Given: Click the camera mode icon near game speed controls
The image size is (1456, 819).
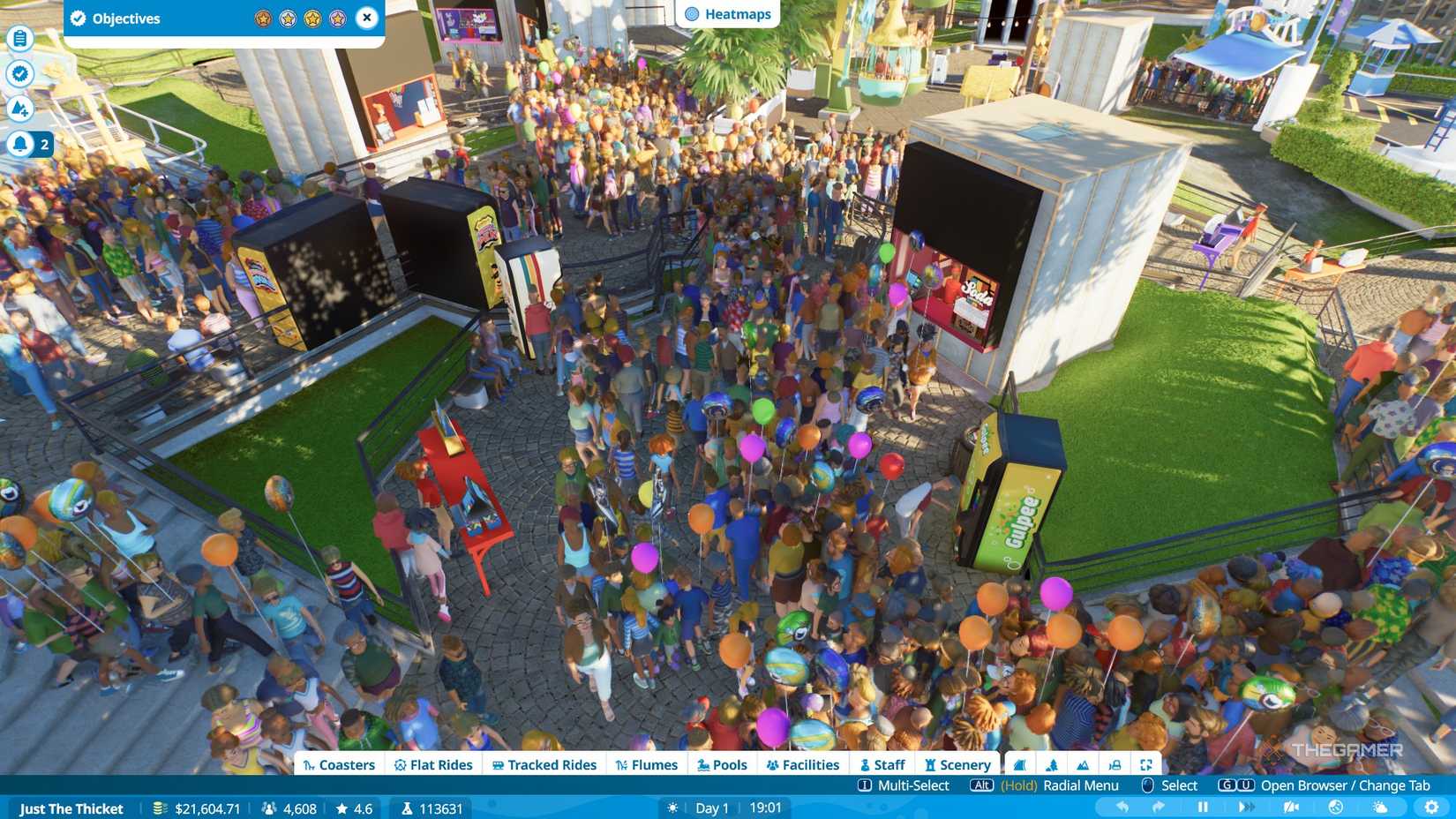Looking at the screenshot, I should point(1291,806).
